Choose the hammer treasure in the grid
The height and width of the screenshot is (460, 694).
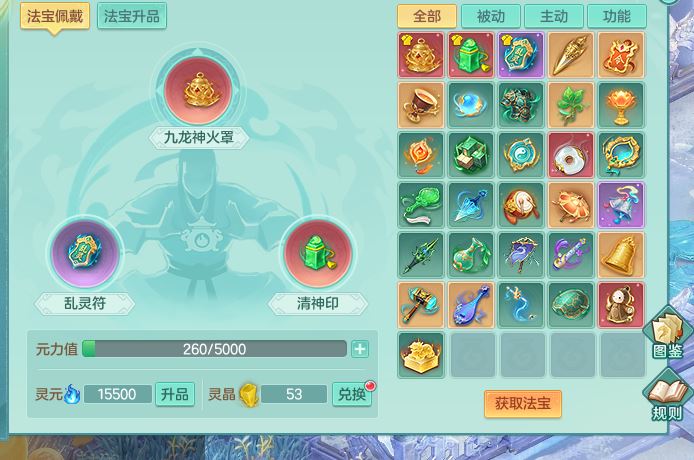pyautogui.click(x=421, y=305)
